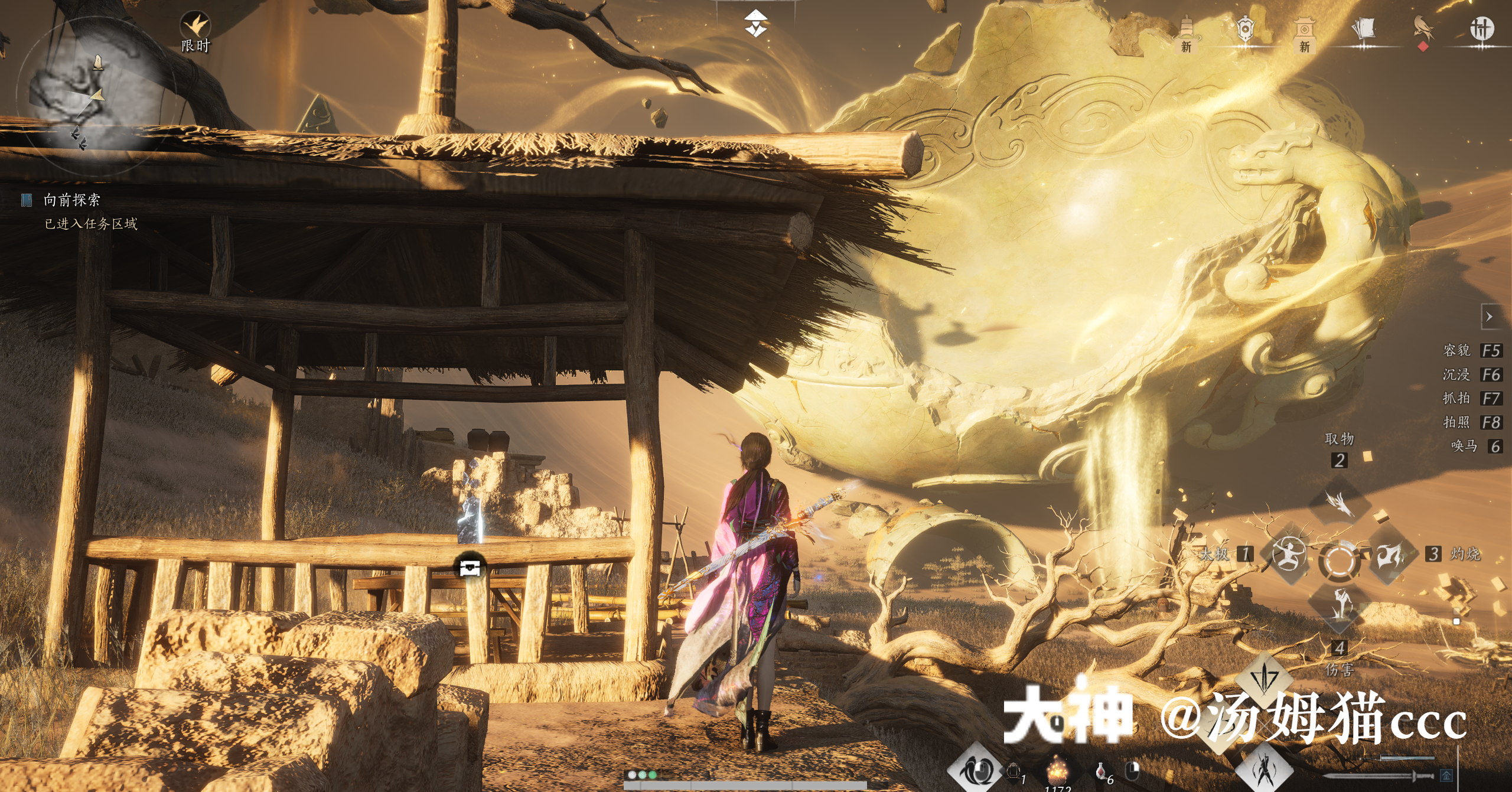Viewport: 1512px width, 792px height.
Task: Expand the side panel arrow
Action: (1489, 317)
